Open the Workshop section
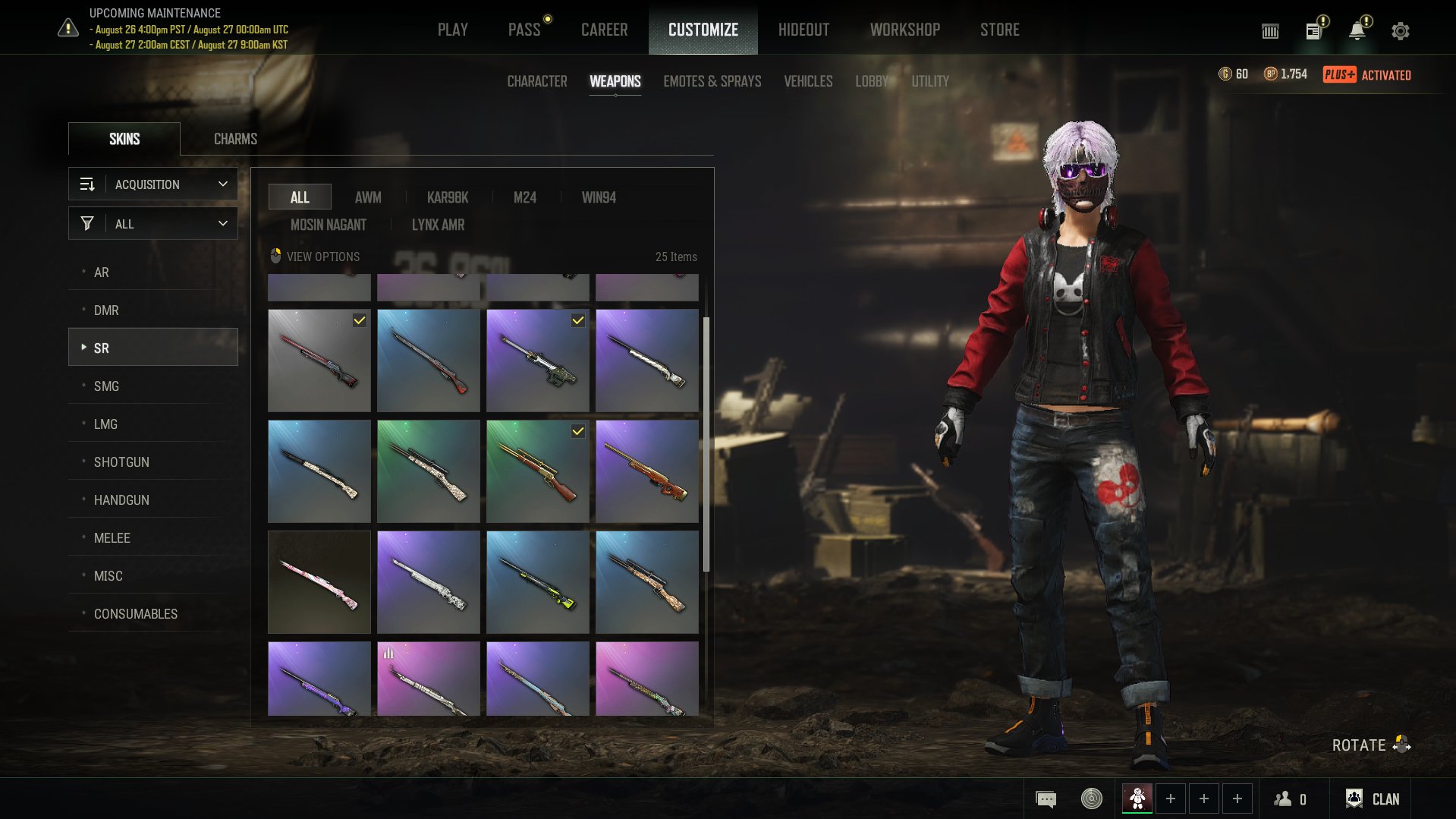 [904, 30]
